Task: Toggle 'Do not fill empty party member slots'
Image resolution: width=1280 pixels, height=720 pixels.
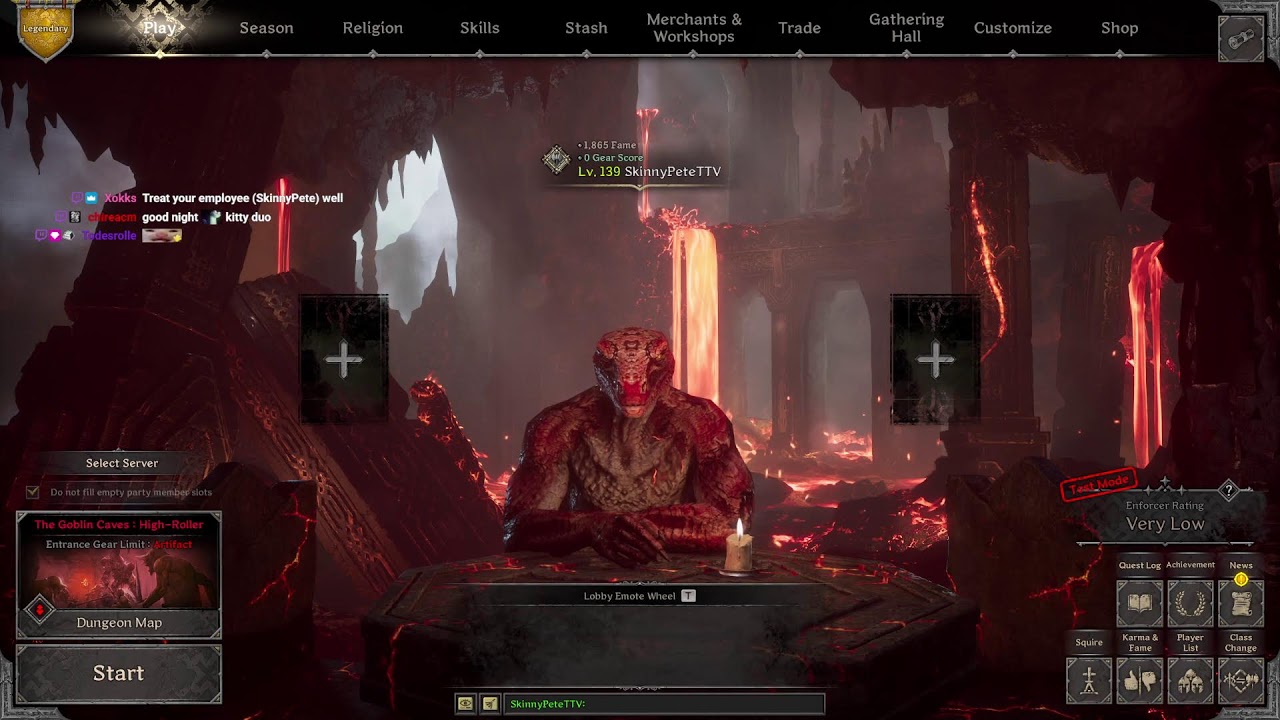Action: point(33,492)
